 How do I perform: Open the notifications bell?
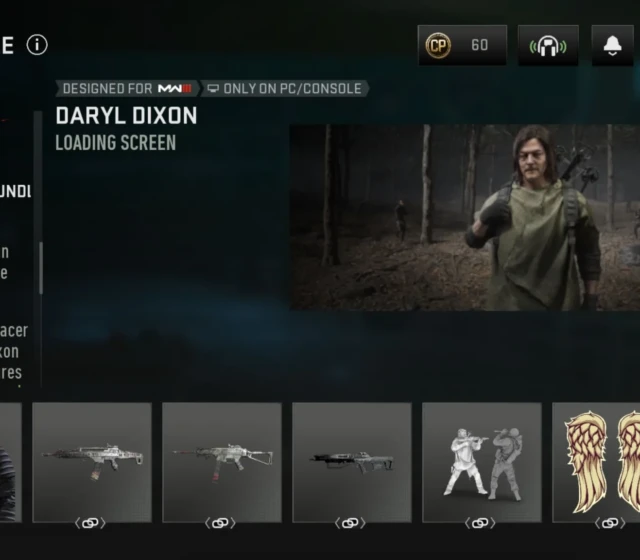click(x=612, y=45)
